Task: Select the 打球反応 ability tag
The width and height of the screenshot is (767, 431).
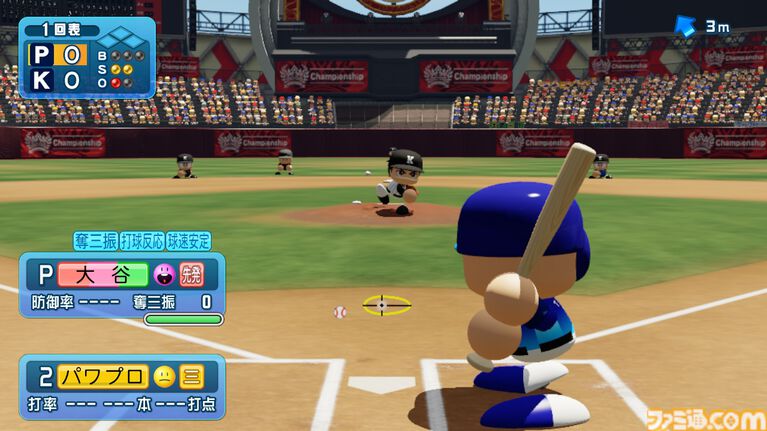Action: pyautogui.click(x=142, y=241)
